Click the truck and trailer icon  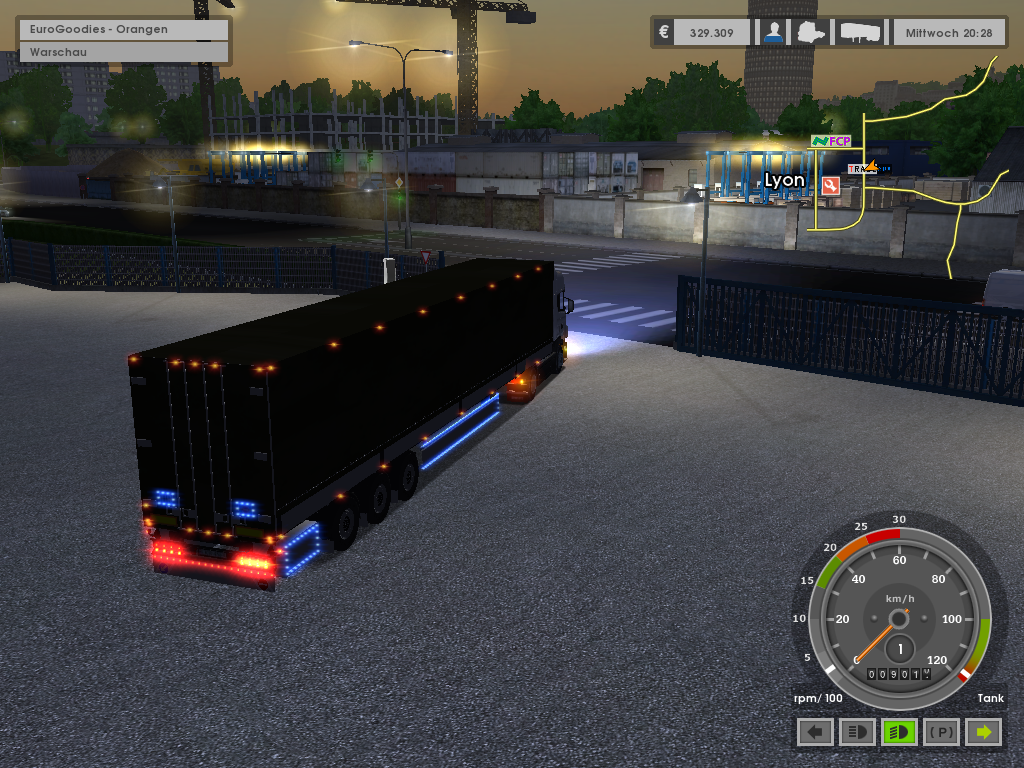(x=861, y=32)
